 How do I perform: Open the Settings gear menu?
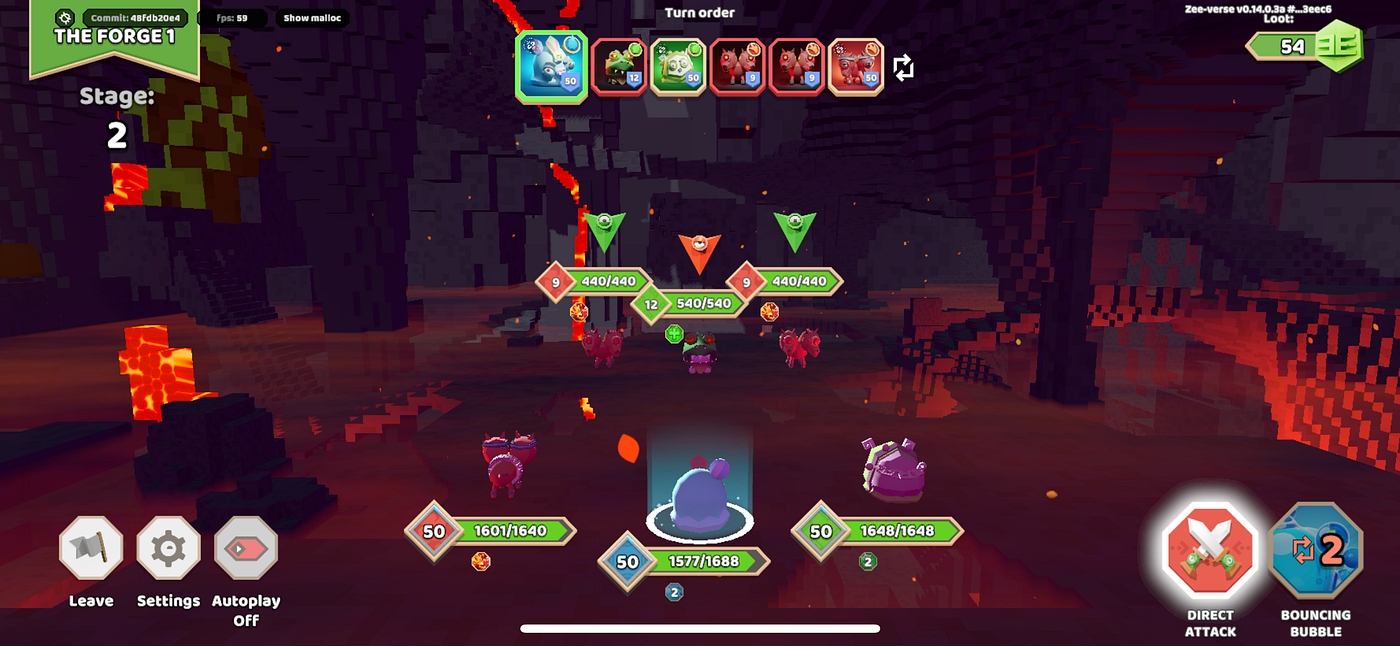168,548
